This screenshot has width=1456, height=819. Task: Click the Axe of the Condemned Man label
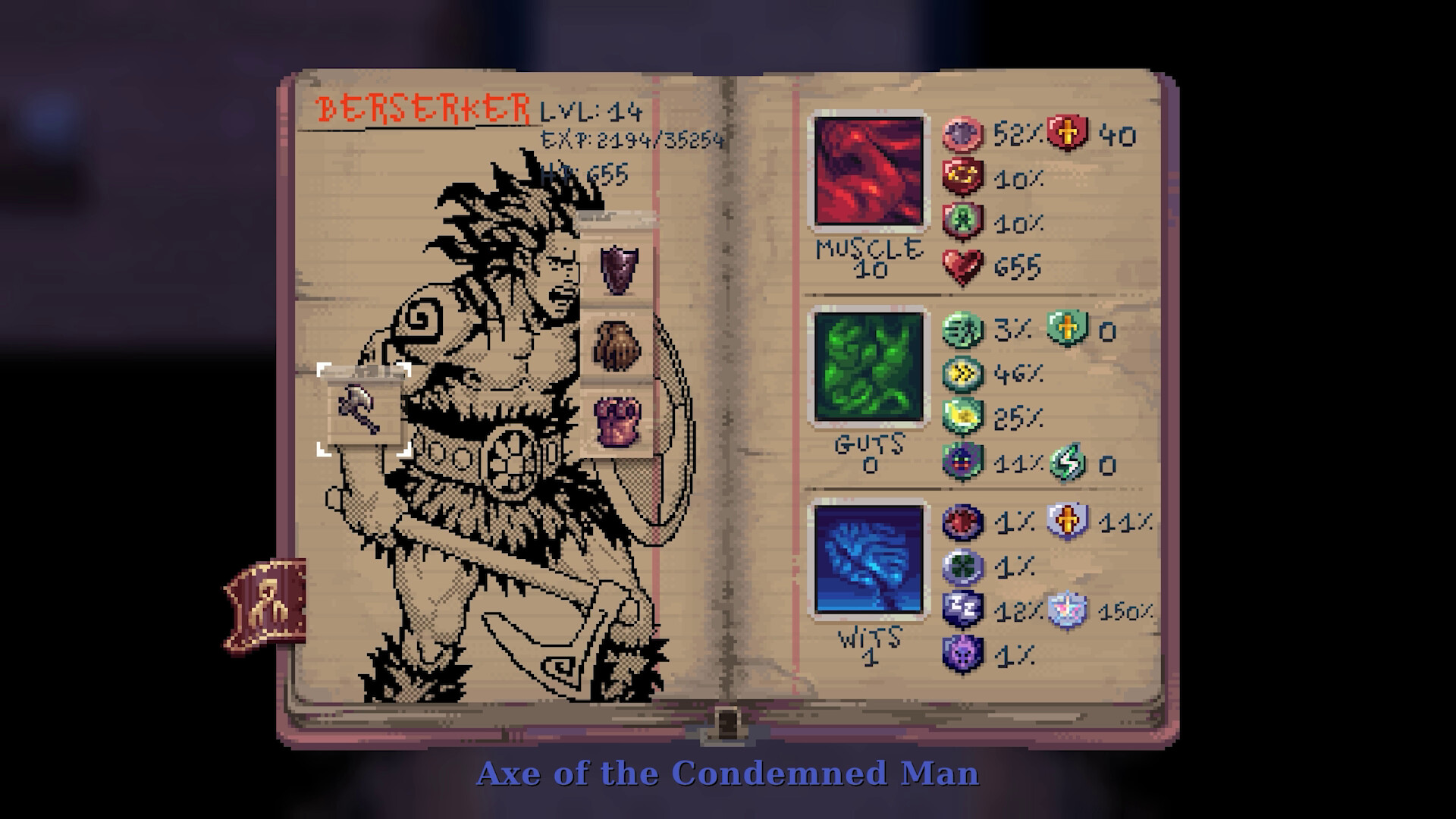pos(727,774)
